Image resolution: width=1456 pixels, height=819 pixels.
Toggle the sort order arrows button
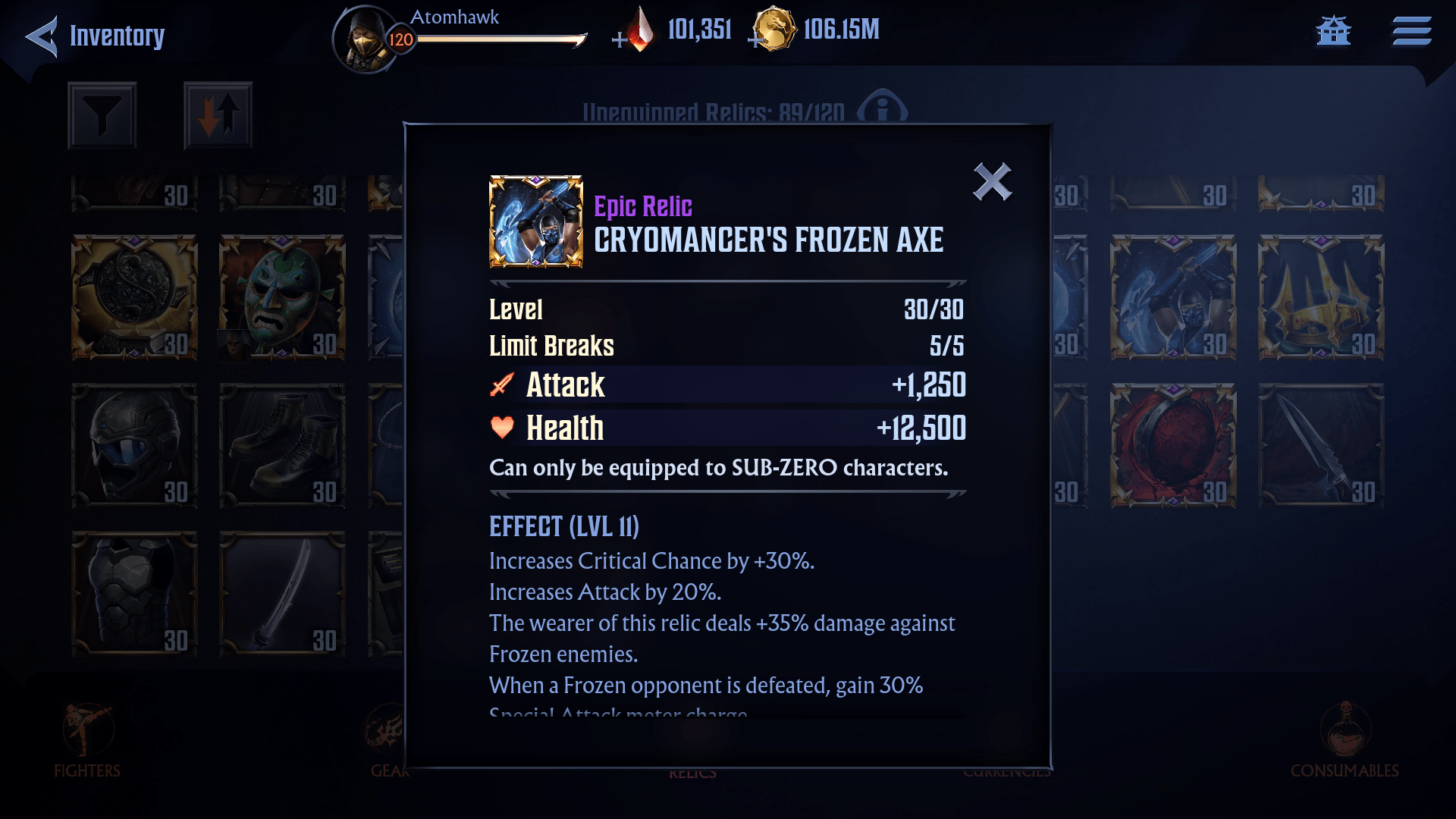click(x=218, y=115)
